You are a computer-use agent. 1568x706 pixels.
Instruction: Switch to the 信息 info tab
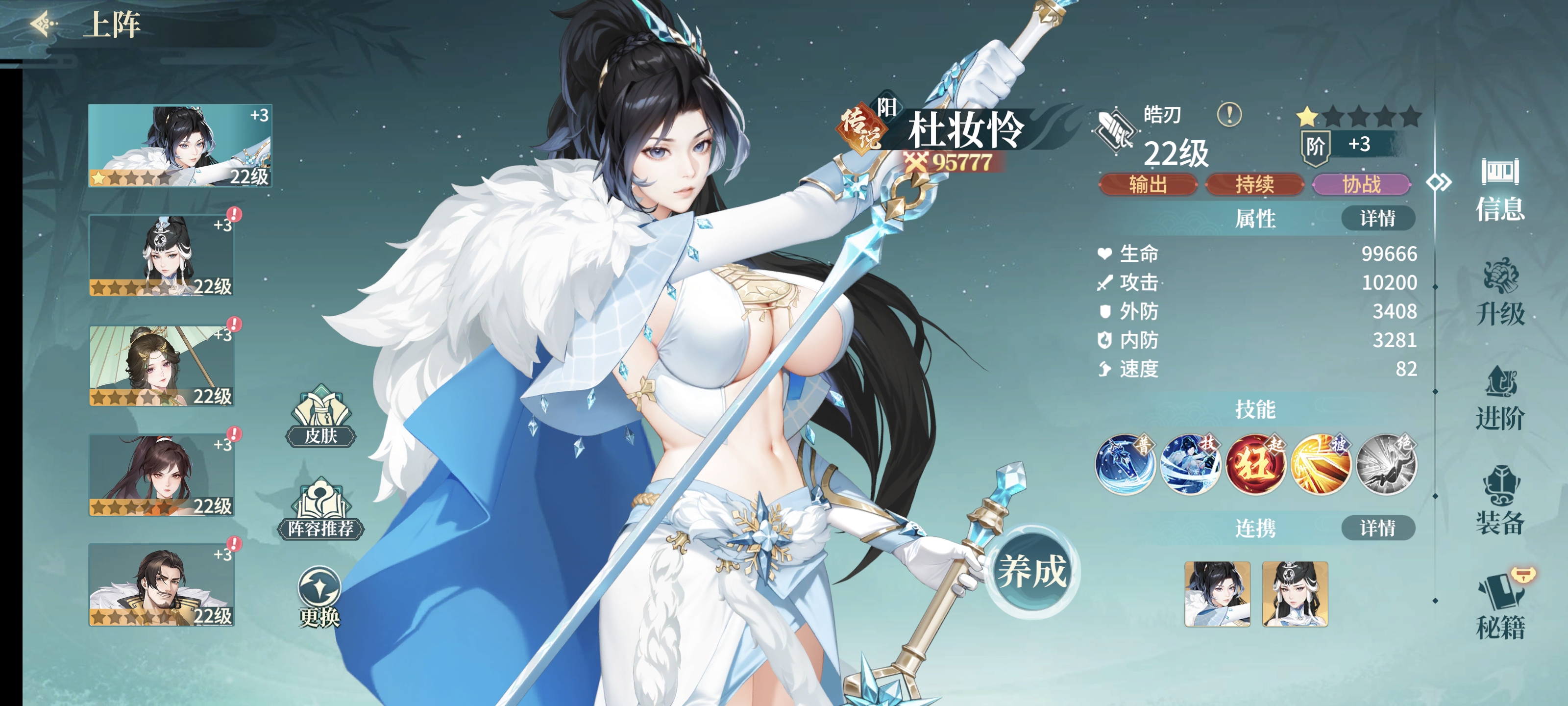(x=1500, y=189)
